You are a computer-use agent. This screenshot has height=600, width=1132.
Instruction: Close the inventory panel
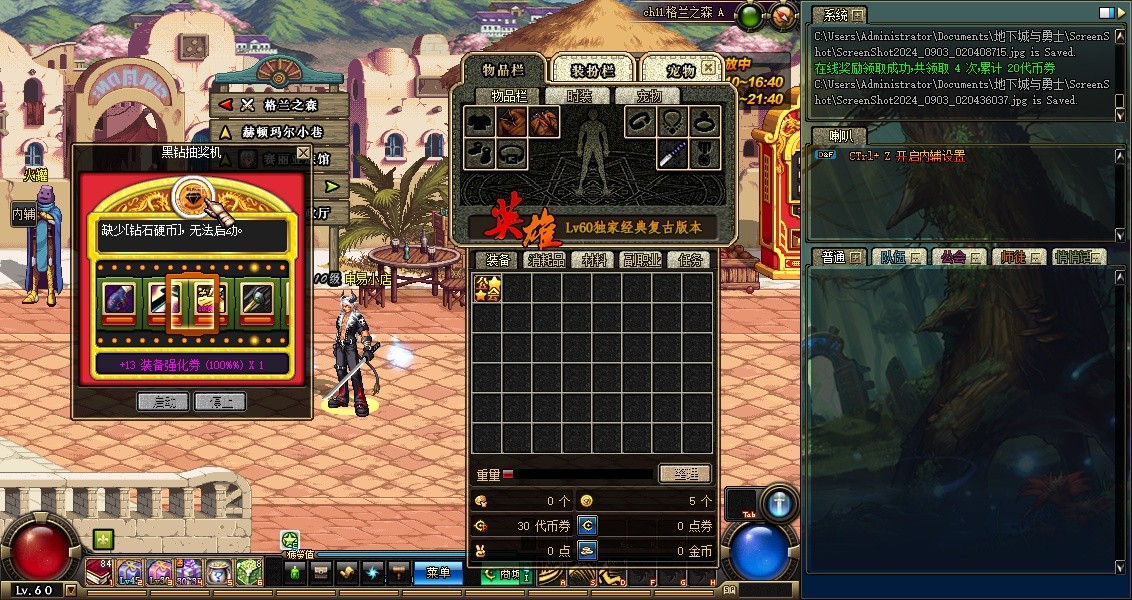708,68
